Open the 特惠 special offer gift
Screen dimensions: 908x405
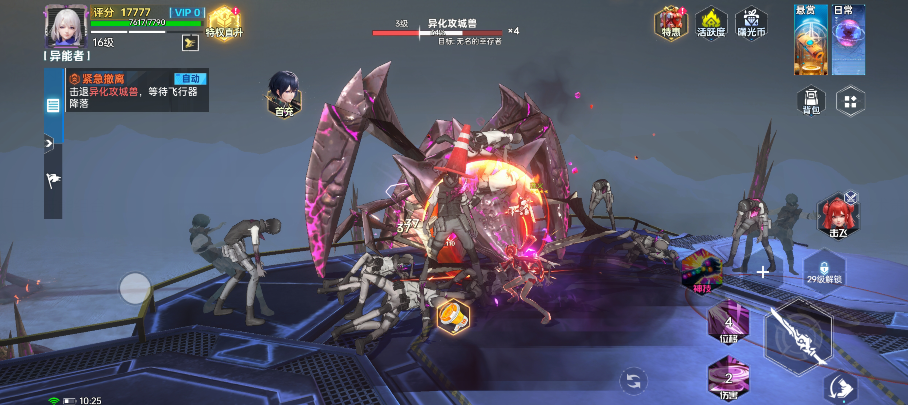(x=670, y=23)
